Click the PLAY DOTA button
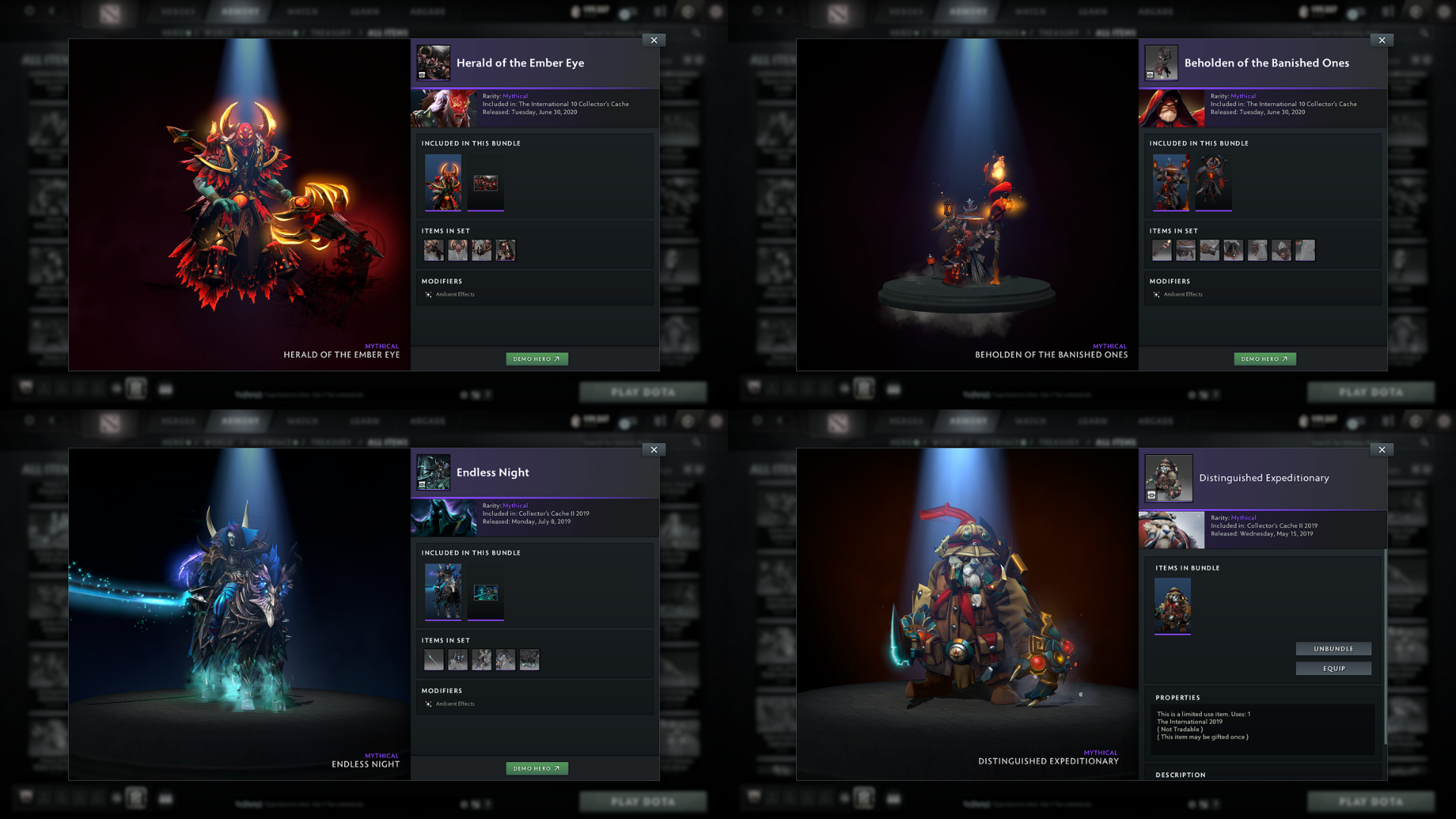1456x819 pixels. [643, 391]
